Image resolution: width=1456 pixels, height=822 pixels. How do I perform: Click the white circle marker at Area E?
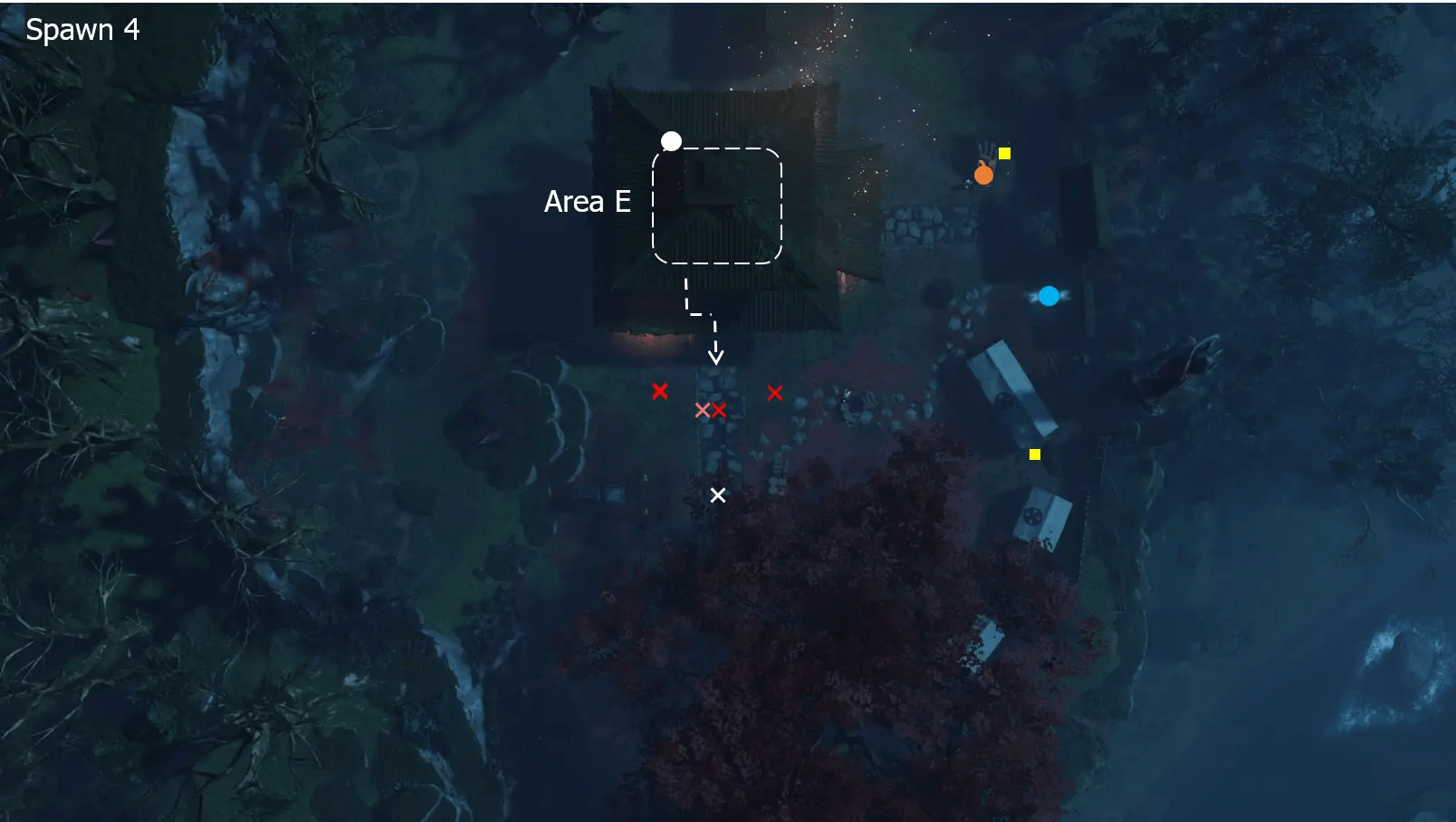tap(671, 141)
